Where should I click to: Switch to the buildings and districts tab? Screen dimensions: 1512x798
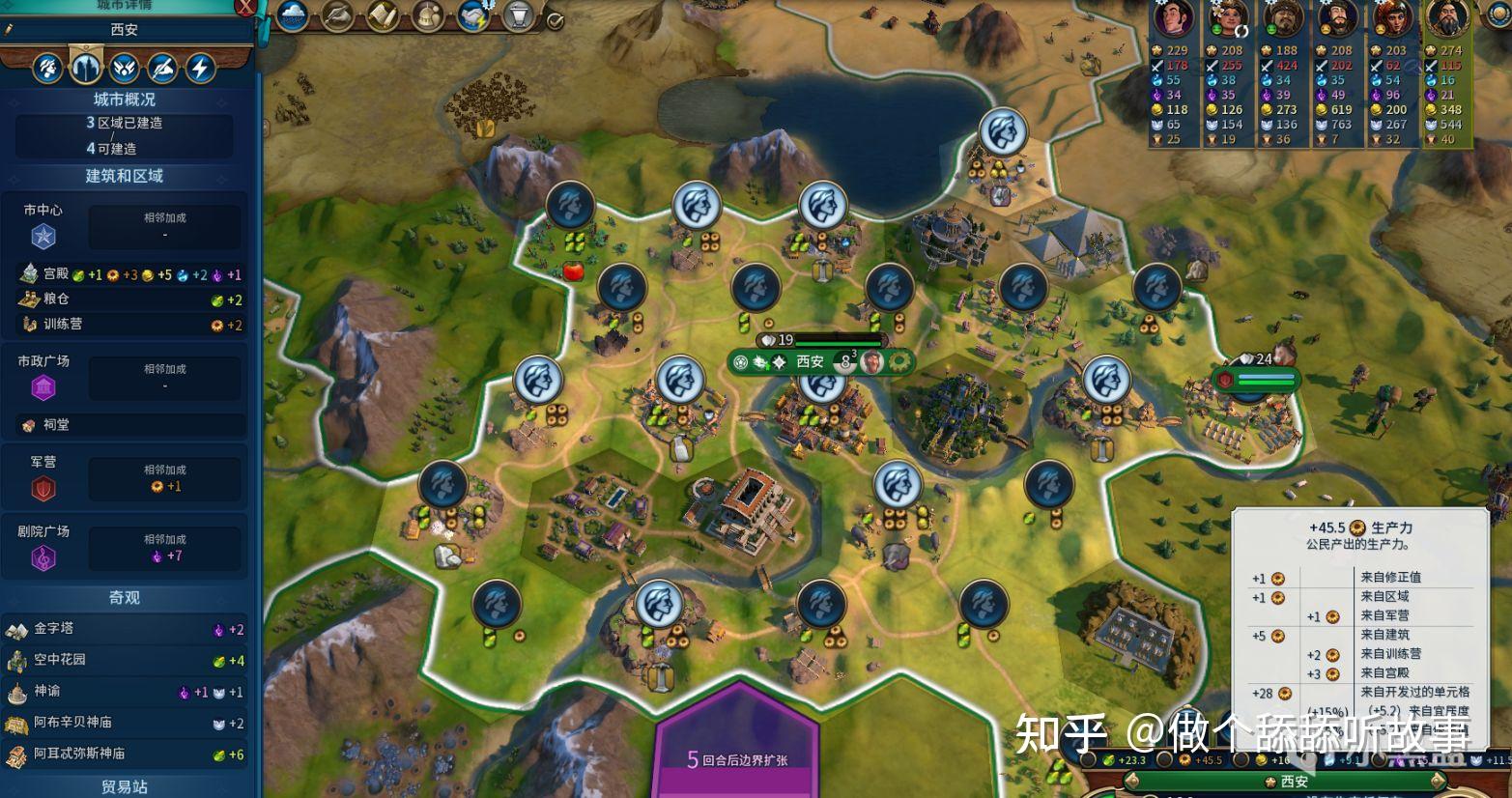[x=86, y=68]
